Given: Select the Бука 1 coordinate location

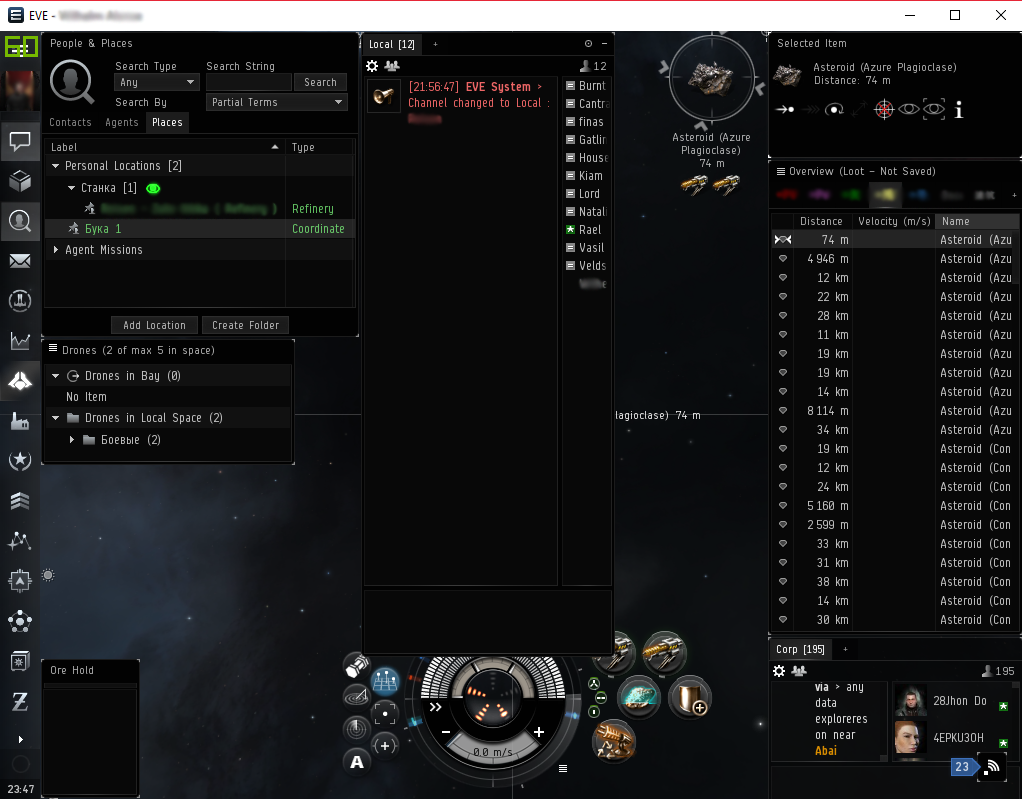Looking at the screenshot, I should click(103, 229).
